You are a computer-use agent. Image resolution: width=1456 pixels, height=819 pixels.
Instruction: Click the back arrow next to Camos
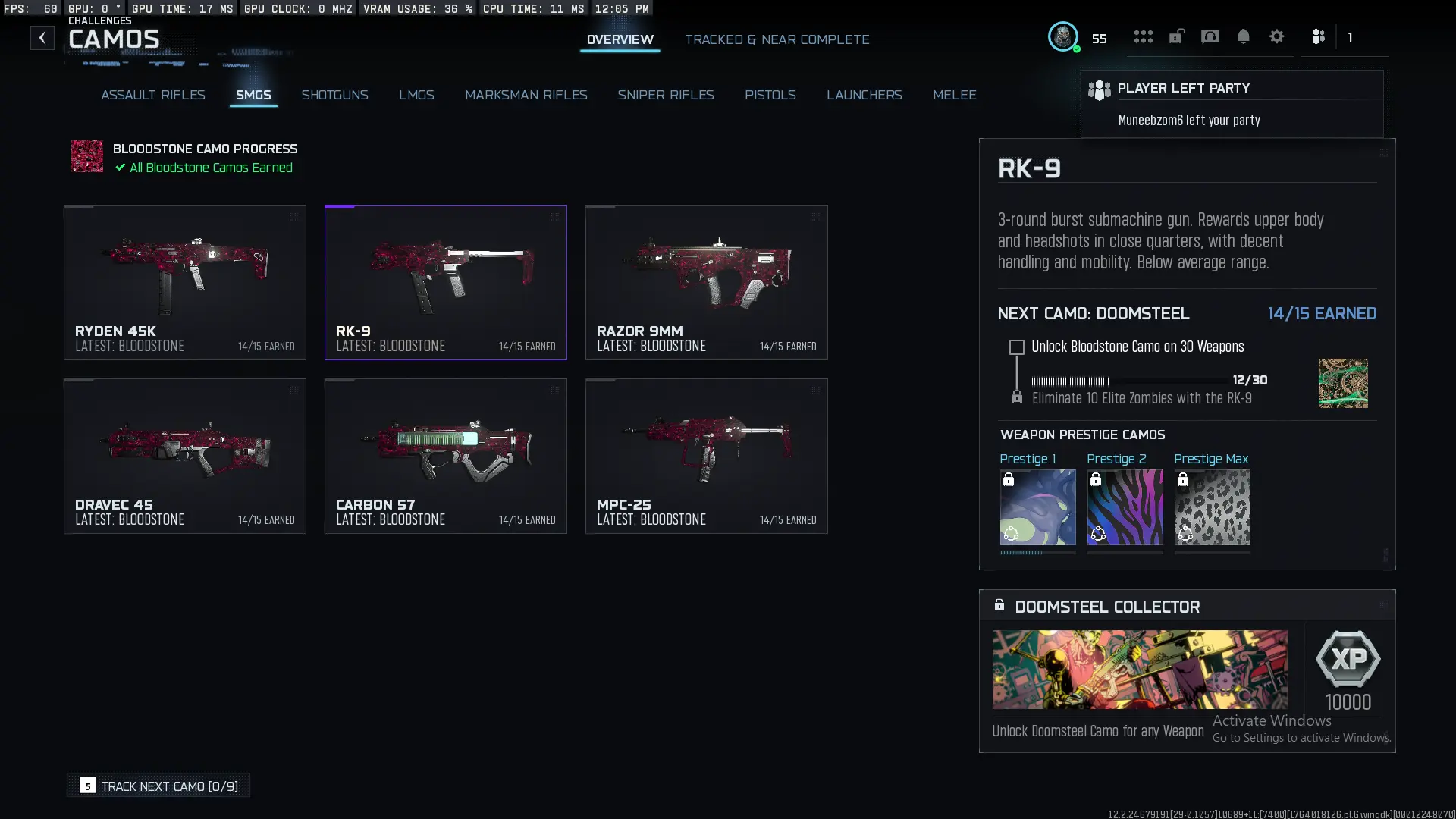pyautogui.click(x=42, y=37)
